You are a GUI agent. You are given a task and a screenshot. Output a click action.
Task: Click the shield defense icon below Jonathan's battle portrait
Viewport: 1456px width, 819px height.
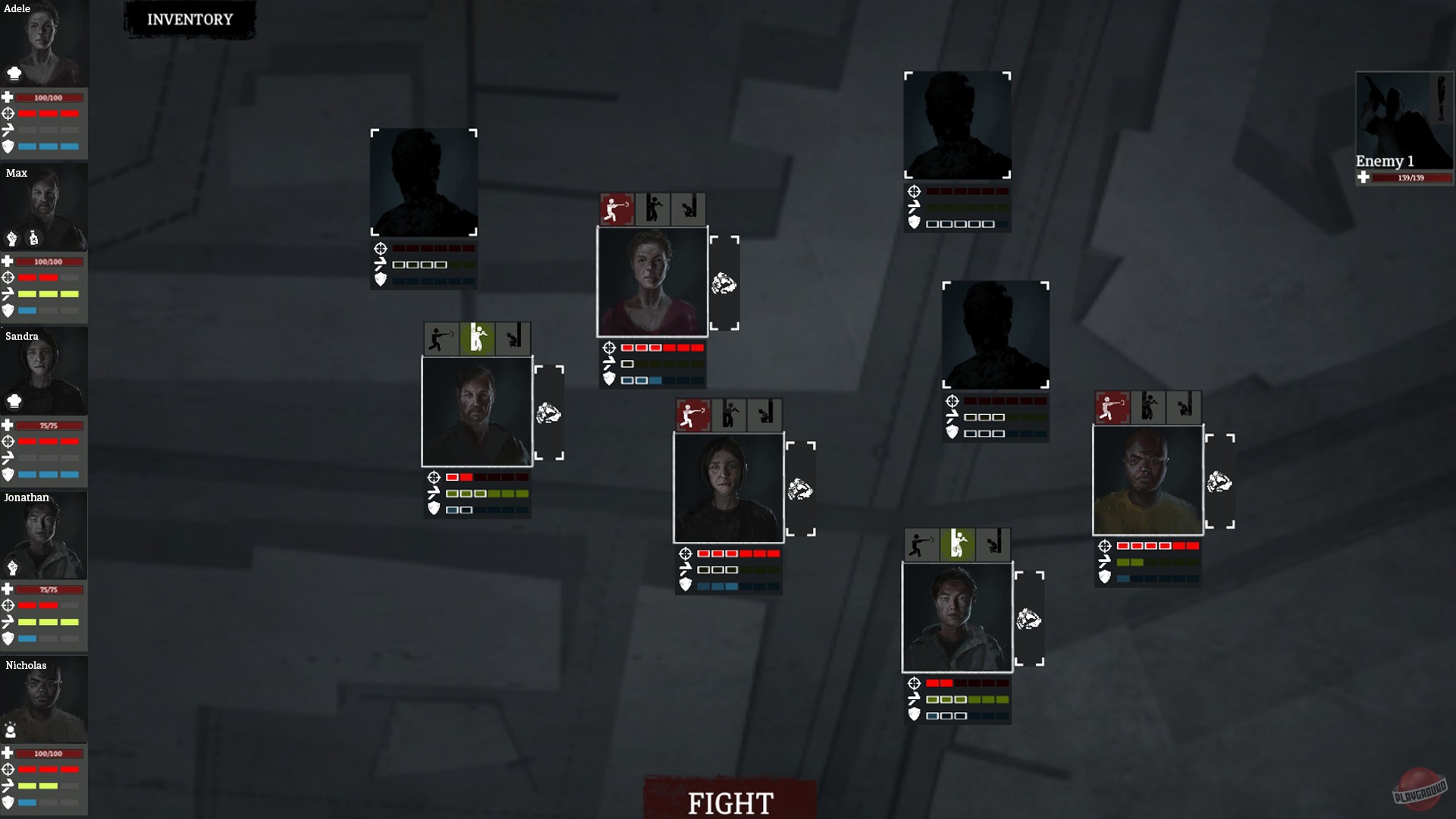915,714
